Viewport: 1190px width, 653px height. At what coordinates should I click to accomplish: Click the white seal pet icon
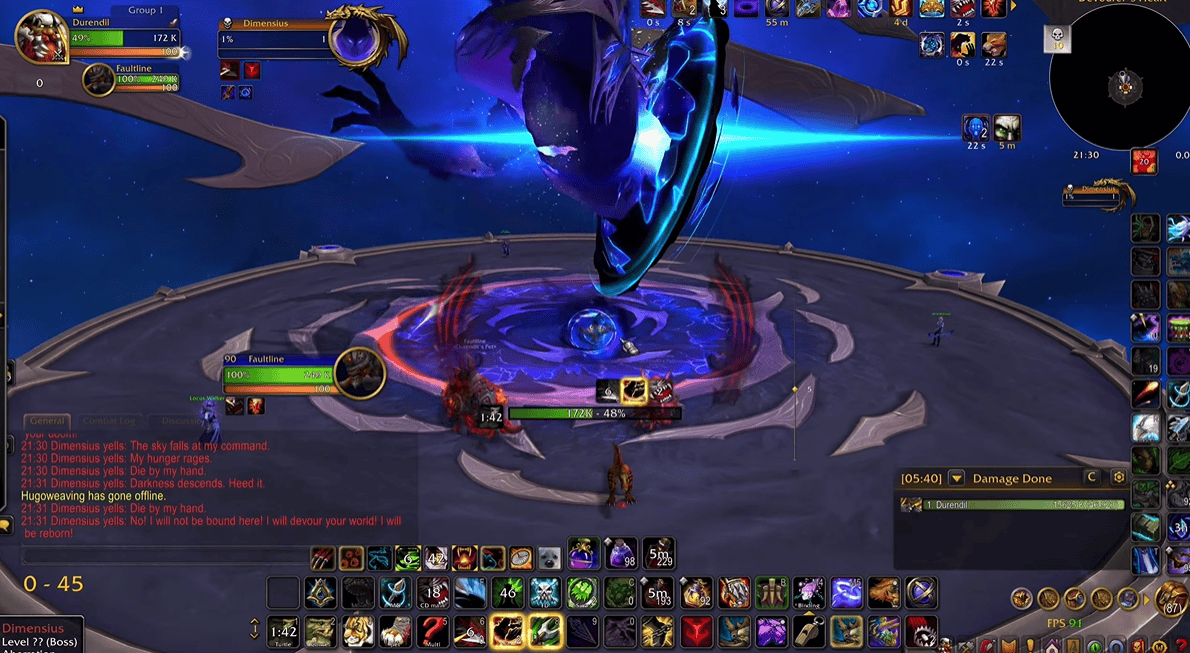click(549, 557)
